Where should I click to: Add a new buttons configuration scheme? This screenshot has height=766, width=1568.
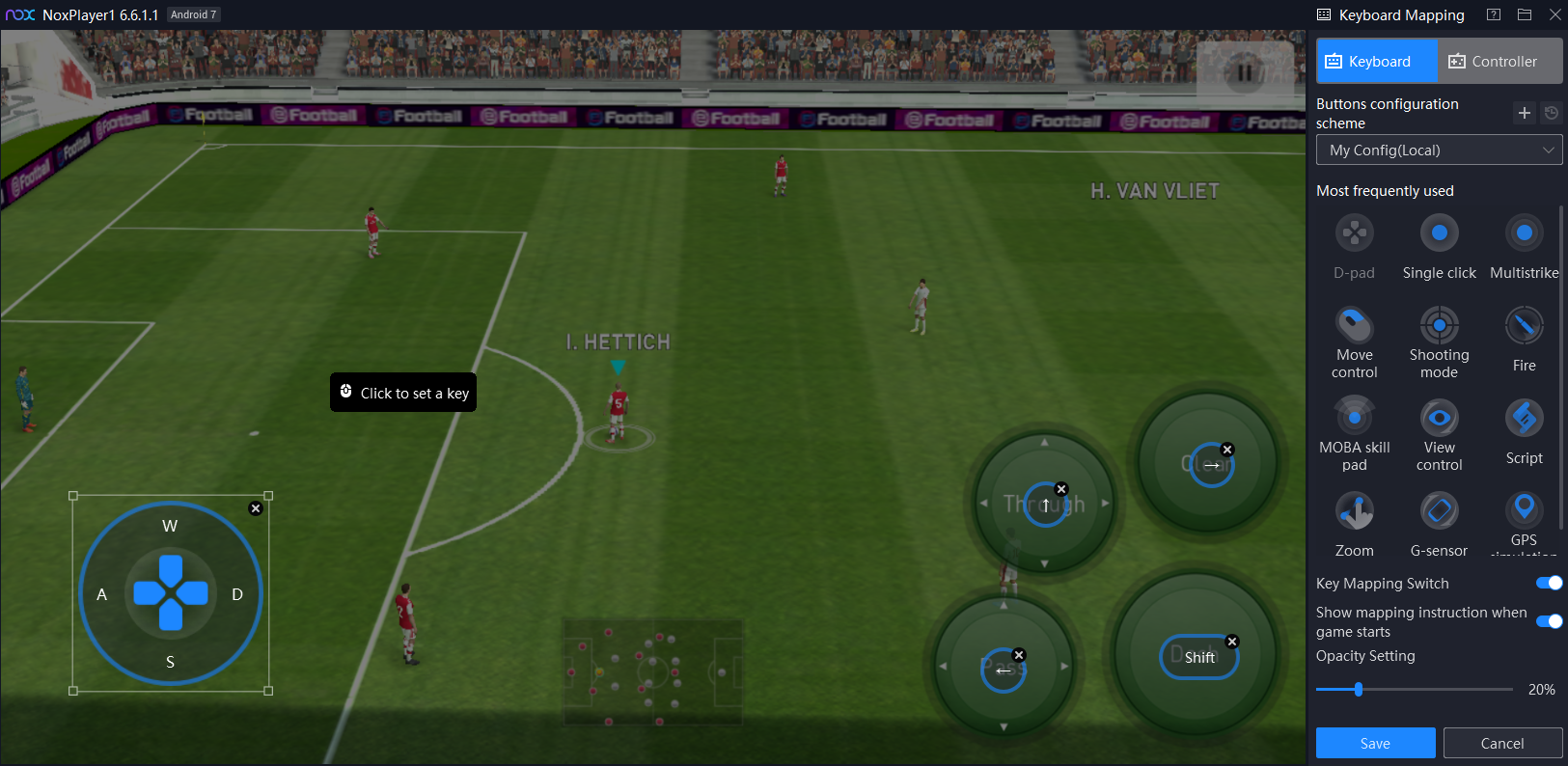(x=1525, y=113)
